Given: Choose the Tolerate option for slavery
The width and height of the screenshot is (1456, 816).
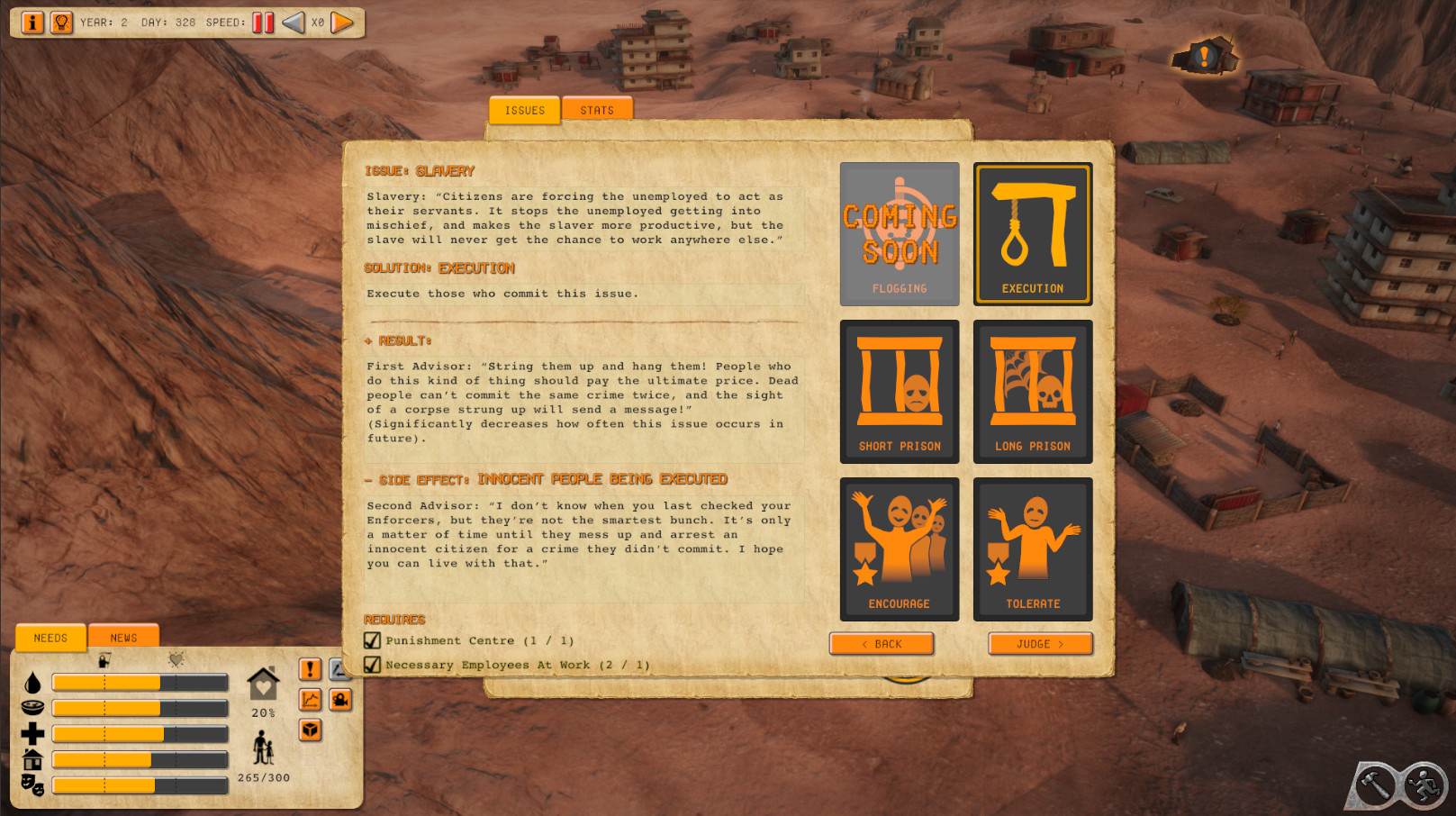Looking at the screenshot, I should click(1032, 545).
